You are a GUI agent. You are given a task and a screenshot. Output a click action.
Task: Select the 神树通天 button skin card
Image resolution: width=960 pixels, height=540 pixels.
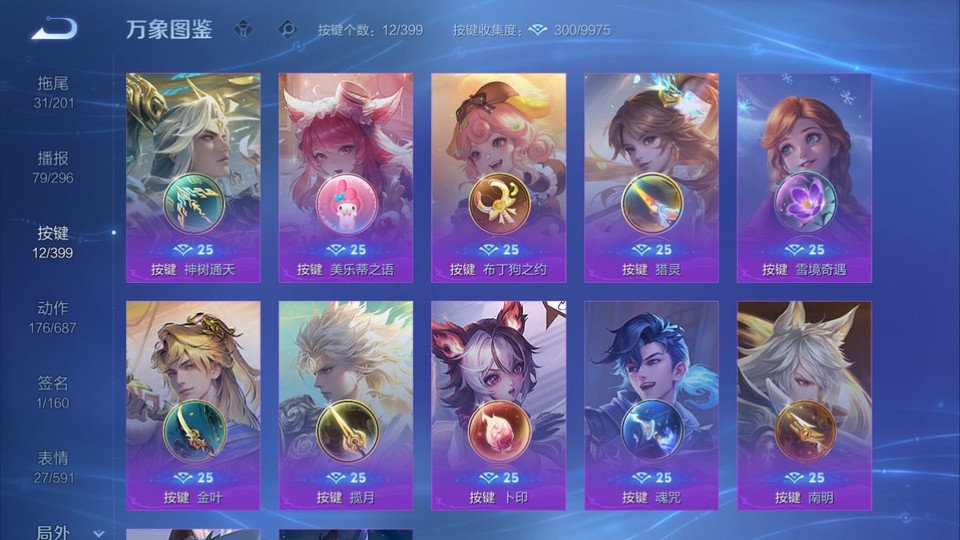click(193, 177)
